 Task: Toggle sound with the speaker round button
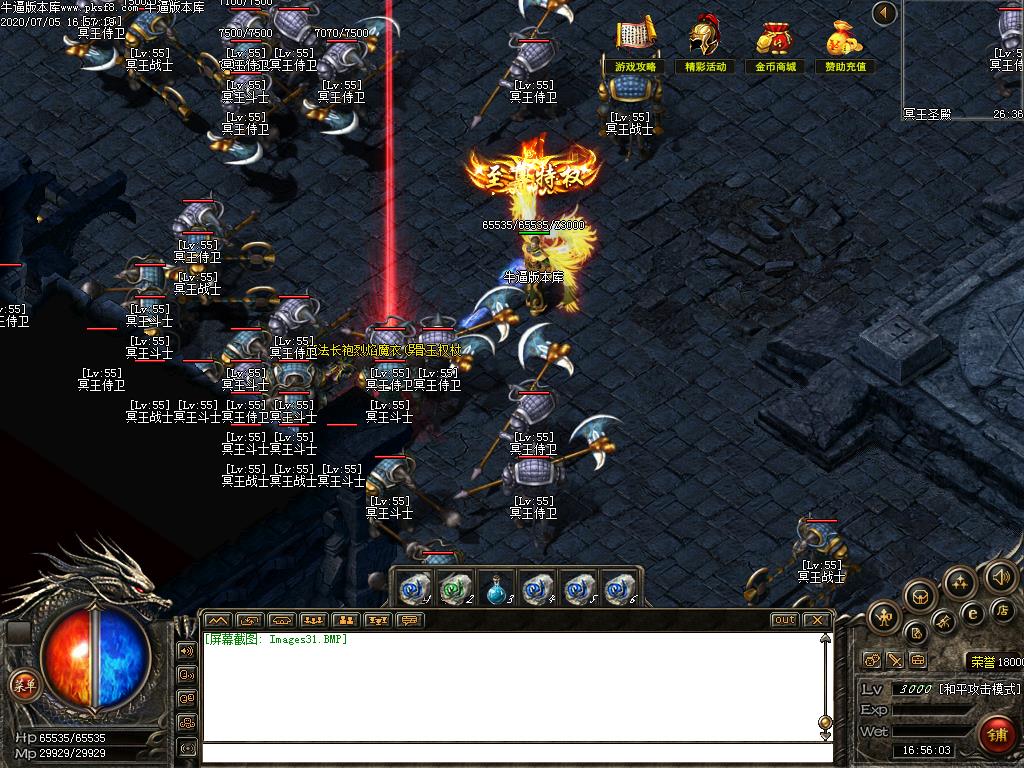(1001, 575)
